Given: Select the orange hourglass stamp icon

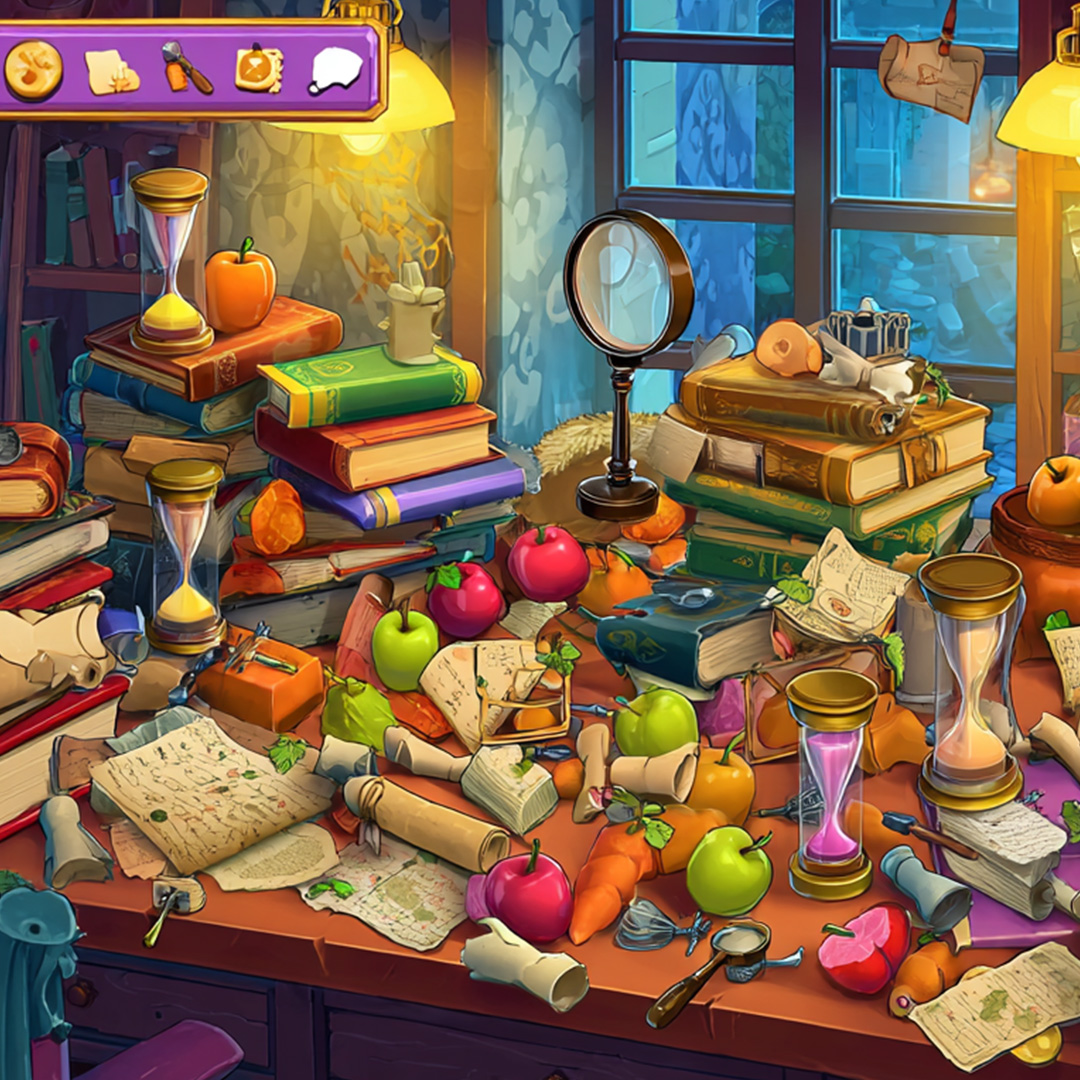Looking at the screenshot, I should 259,69.
